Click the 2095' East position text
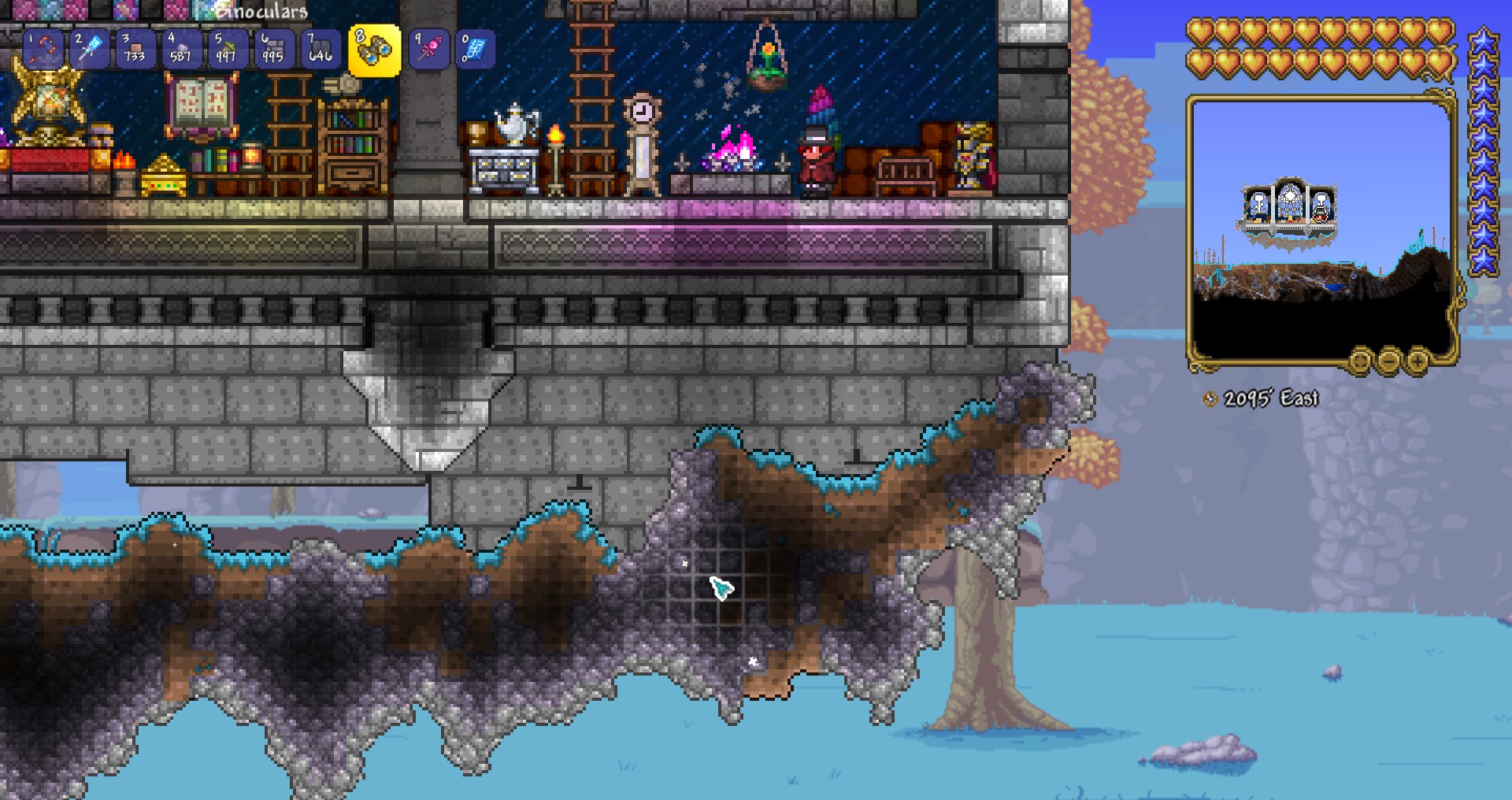The height and width of the screenshot is (800, 1512). [x=1272, y=398]
